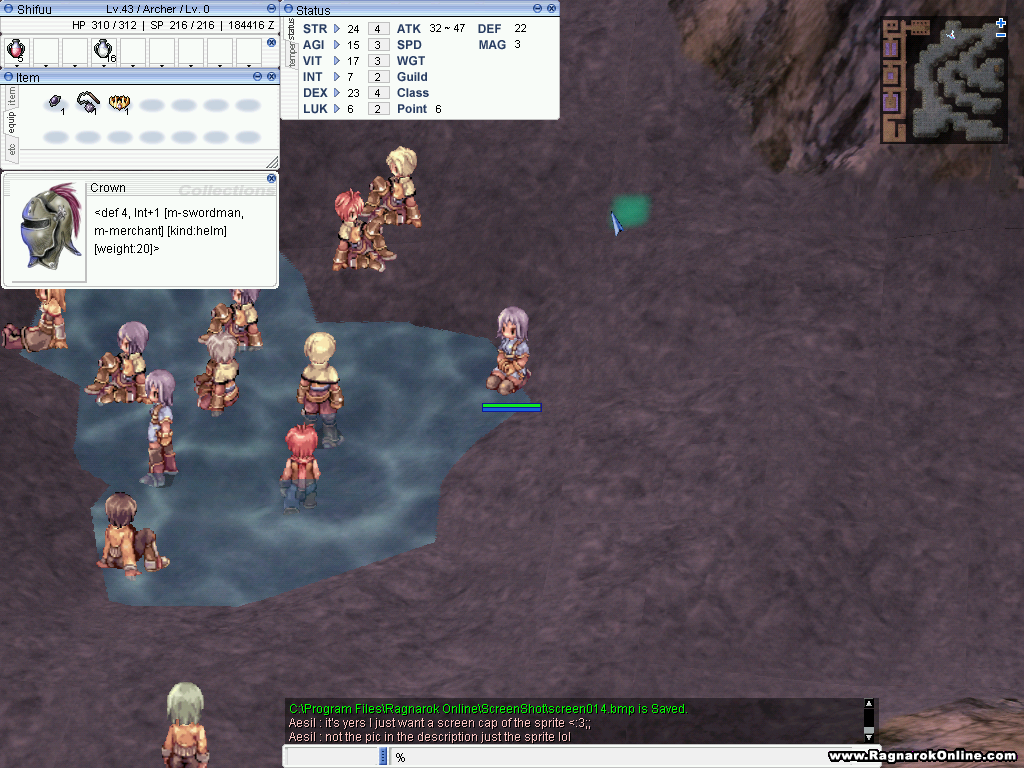Raise the LUK stat with its arrow
Viewport: 1024px width, 768px height.
[337, 109]
